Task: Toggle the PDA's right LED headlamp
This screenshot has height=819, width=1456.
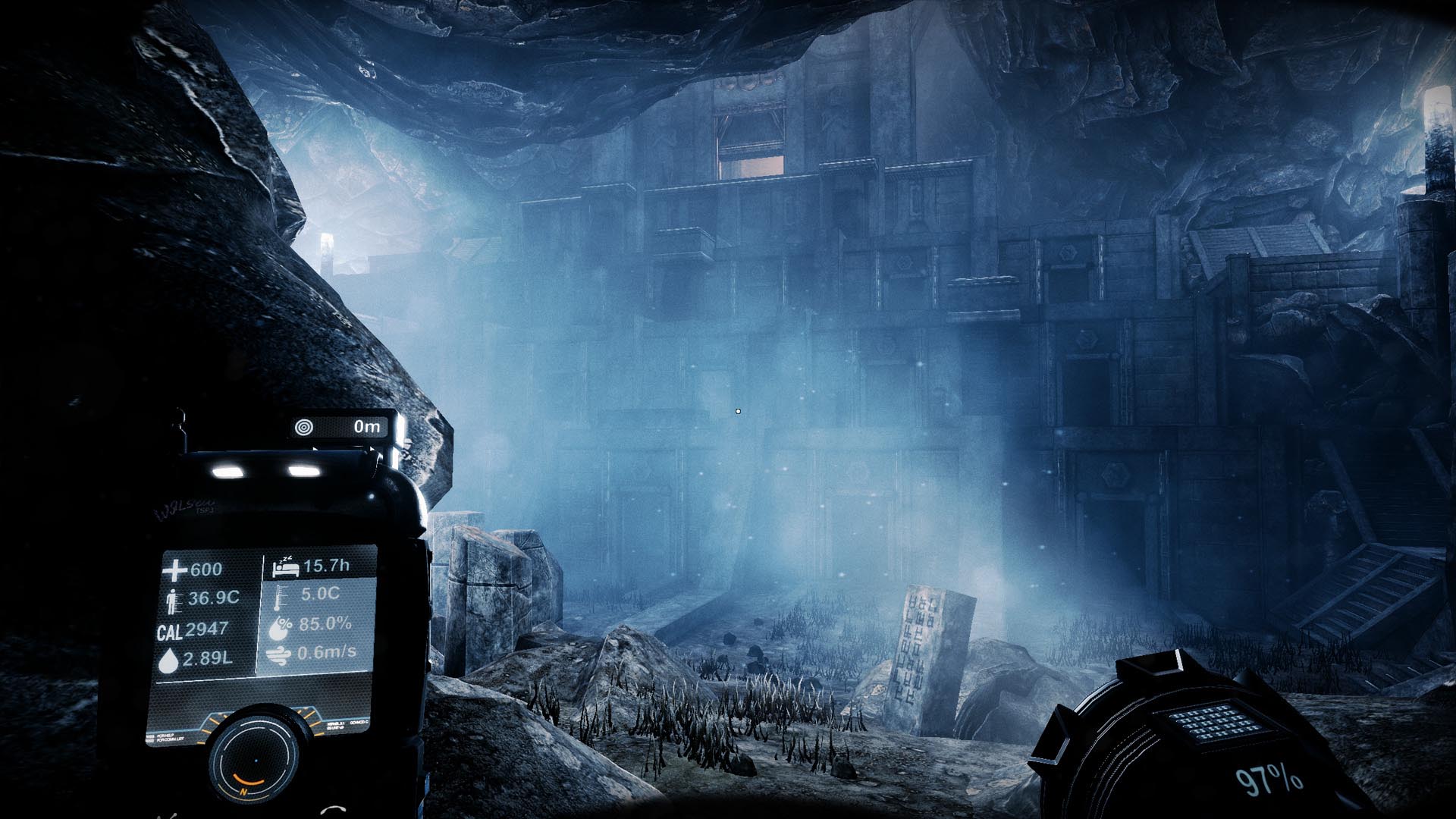Action: coord(303,470)
